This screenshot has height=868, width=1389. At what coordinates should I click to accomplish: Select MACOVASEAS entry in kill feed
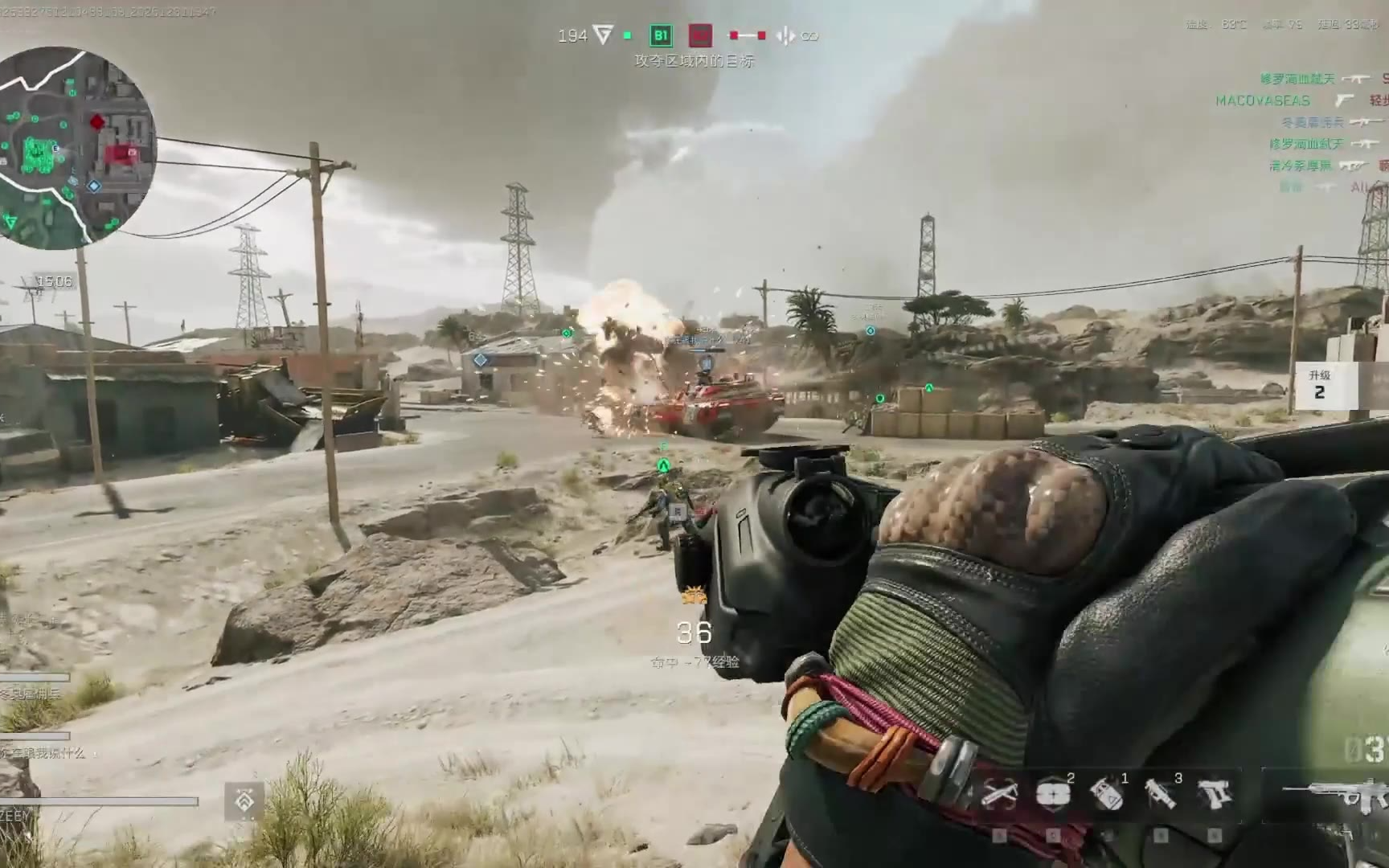[x=1263, y=100]
